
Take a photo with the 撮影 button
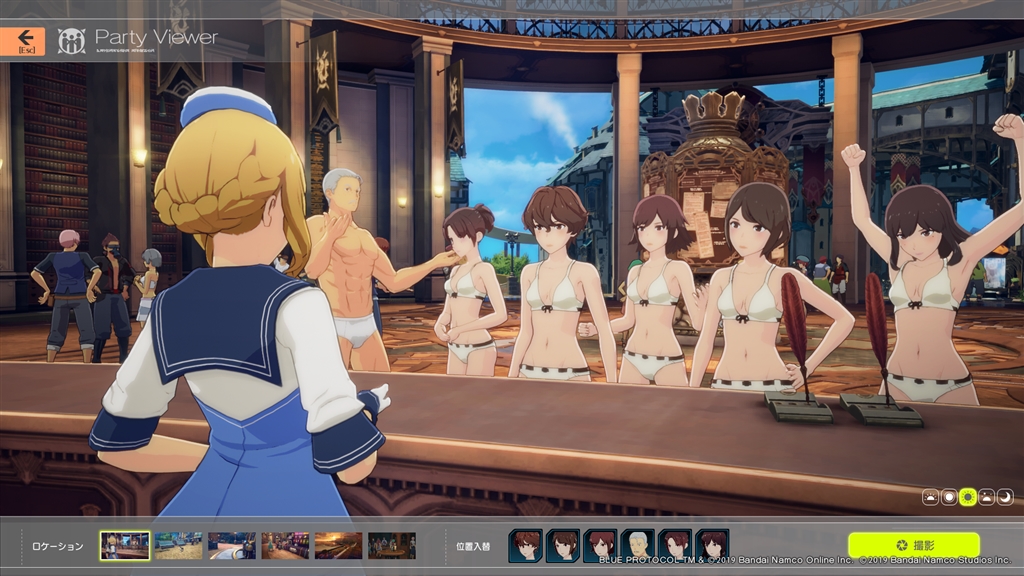click(914, 545)
